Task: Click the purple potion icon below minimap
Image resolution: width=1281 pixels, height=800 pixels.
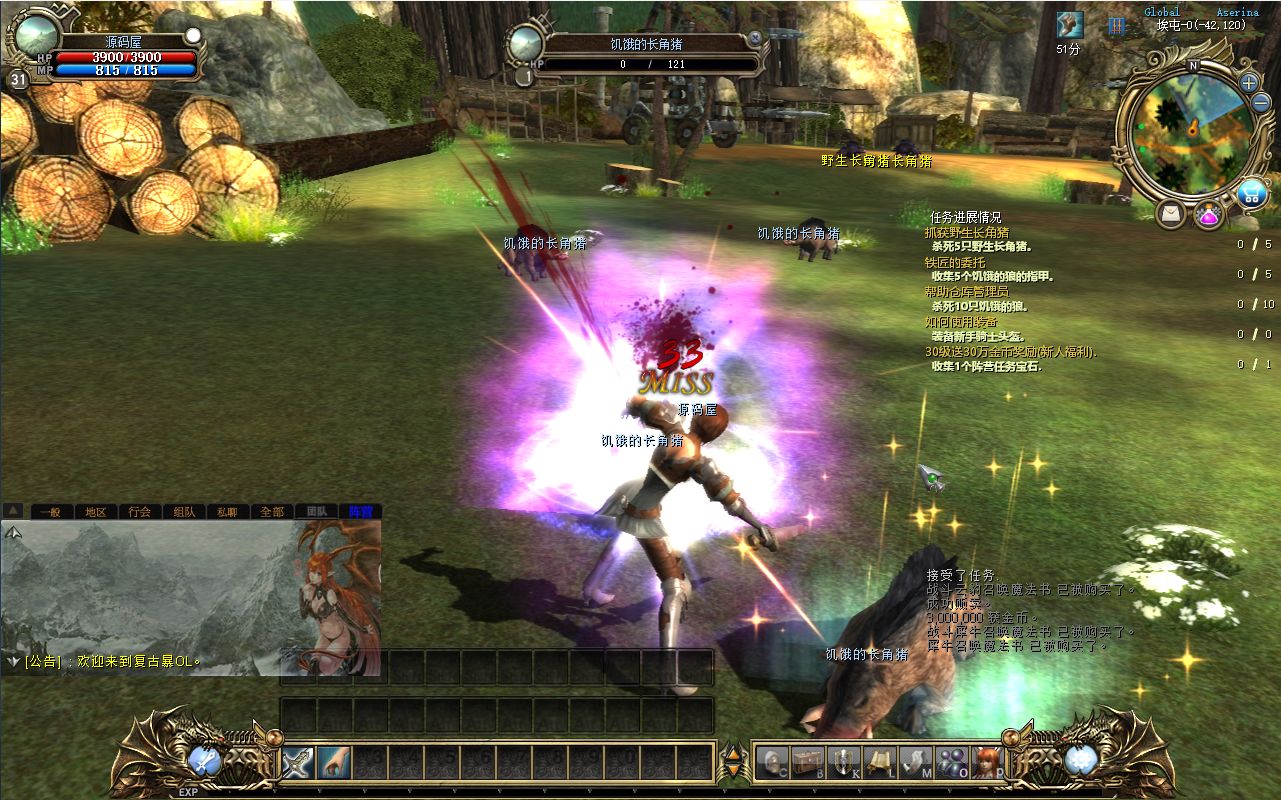Action: (x=1208, y=214)
